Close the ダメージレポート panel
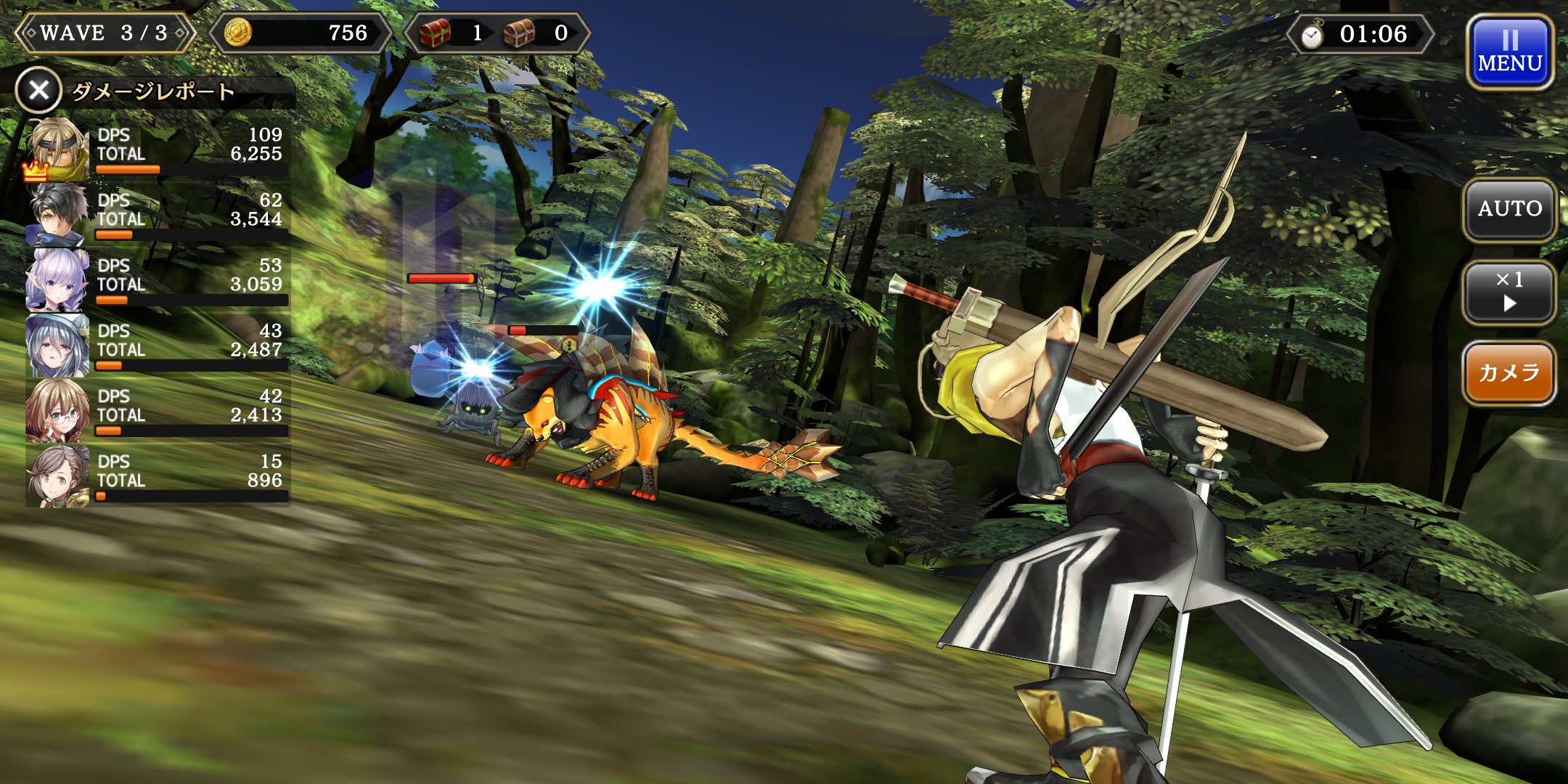This screenshot has width=1568, height=784. point(38,91)
